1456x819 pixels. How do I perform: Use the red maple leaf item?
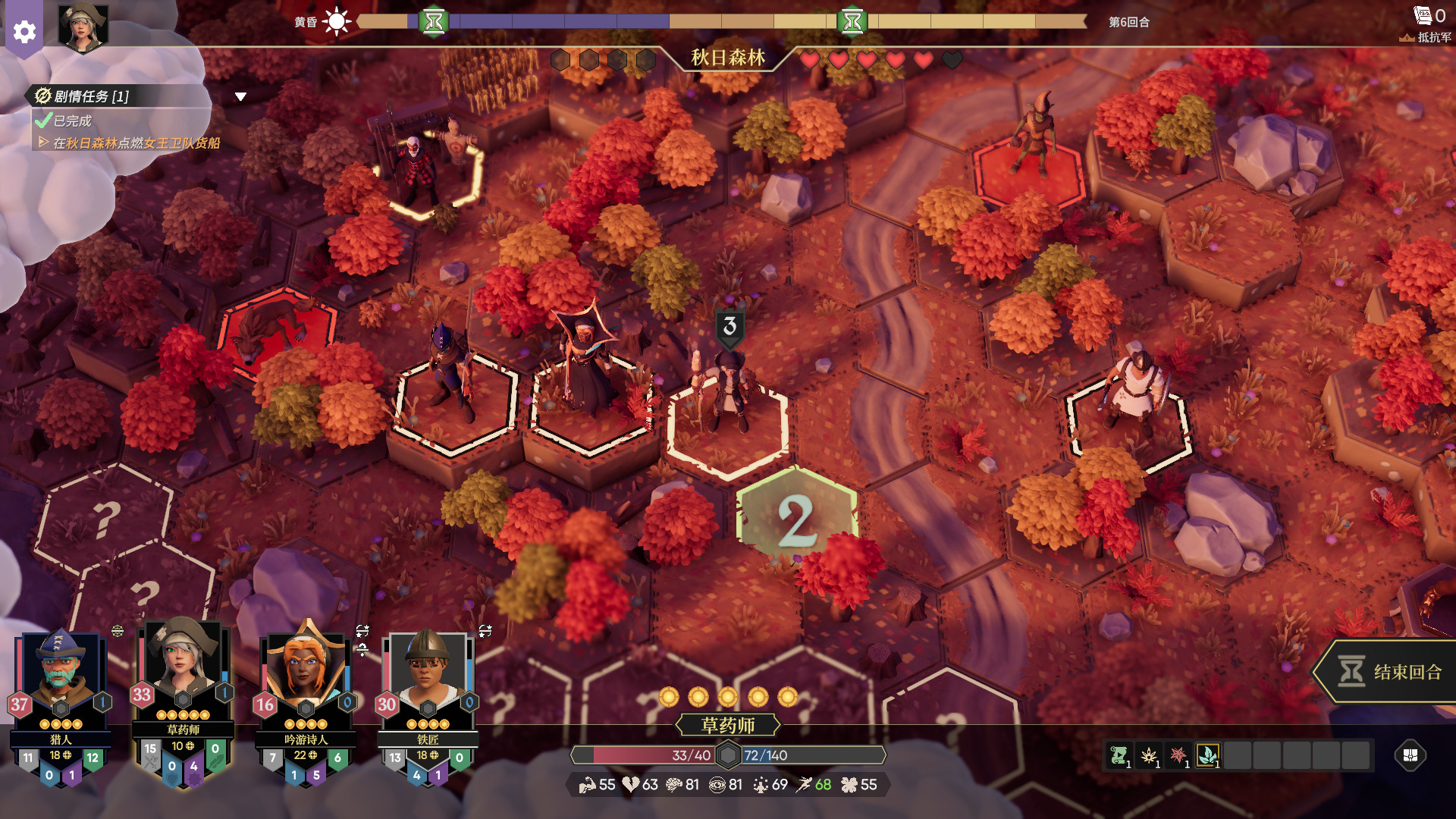click(1178, 755)
